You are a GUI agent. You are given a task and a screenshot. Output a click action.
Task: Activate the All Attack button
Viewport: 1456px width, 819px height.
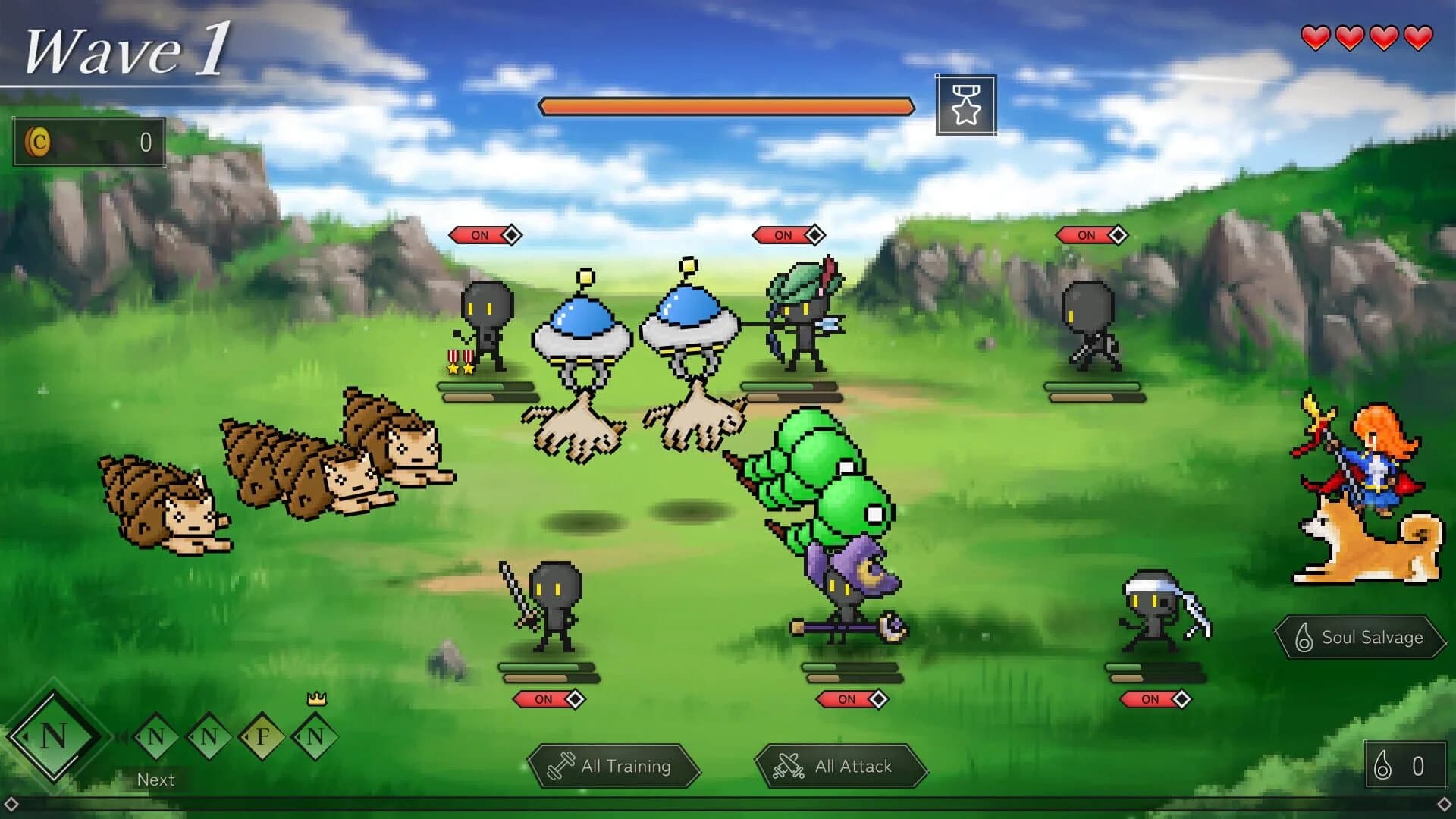click(x=842, y=766)
